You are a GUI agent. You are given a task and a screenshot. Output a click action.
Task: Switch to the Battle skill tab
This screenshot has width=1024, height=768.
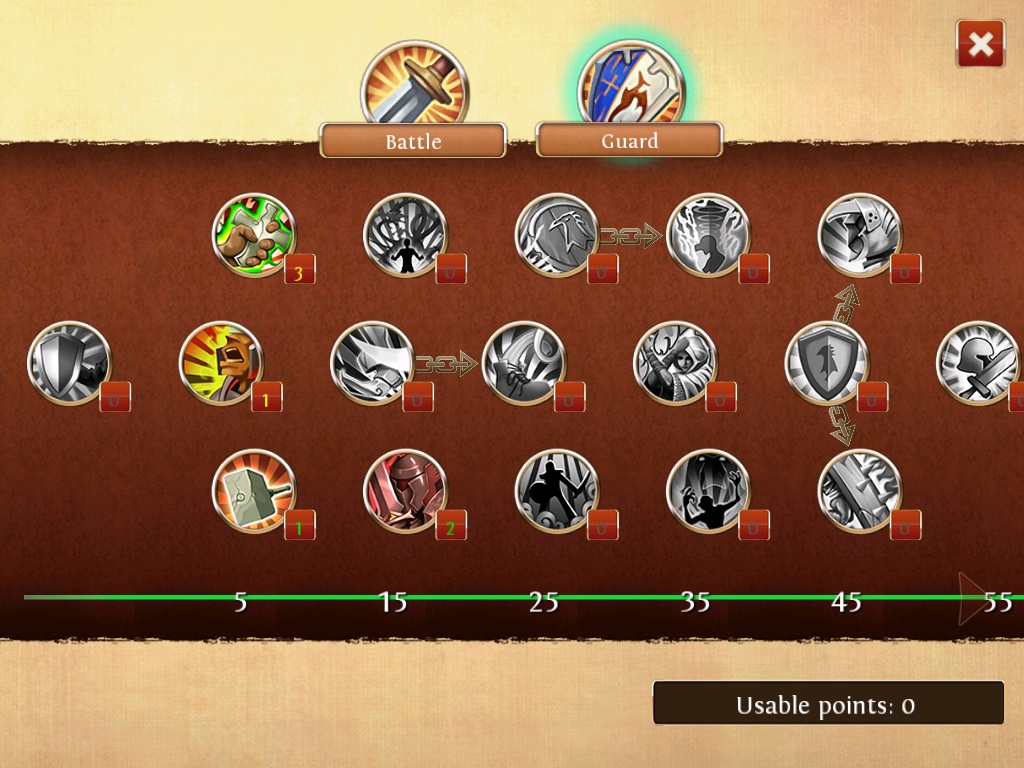[413, 141]
